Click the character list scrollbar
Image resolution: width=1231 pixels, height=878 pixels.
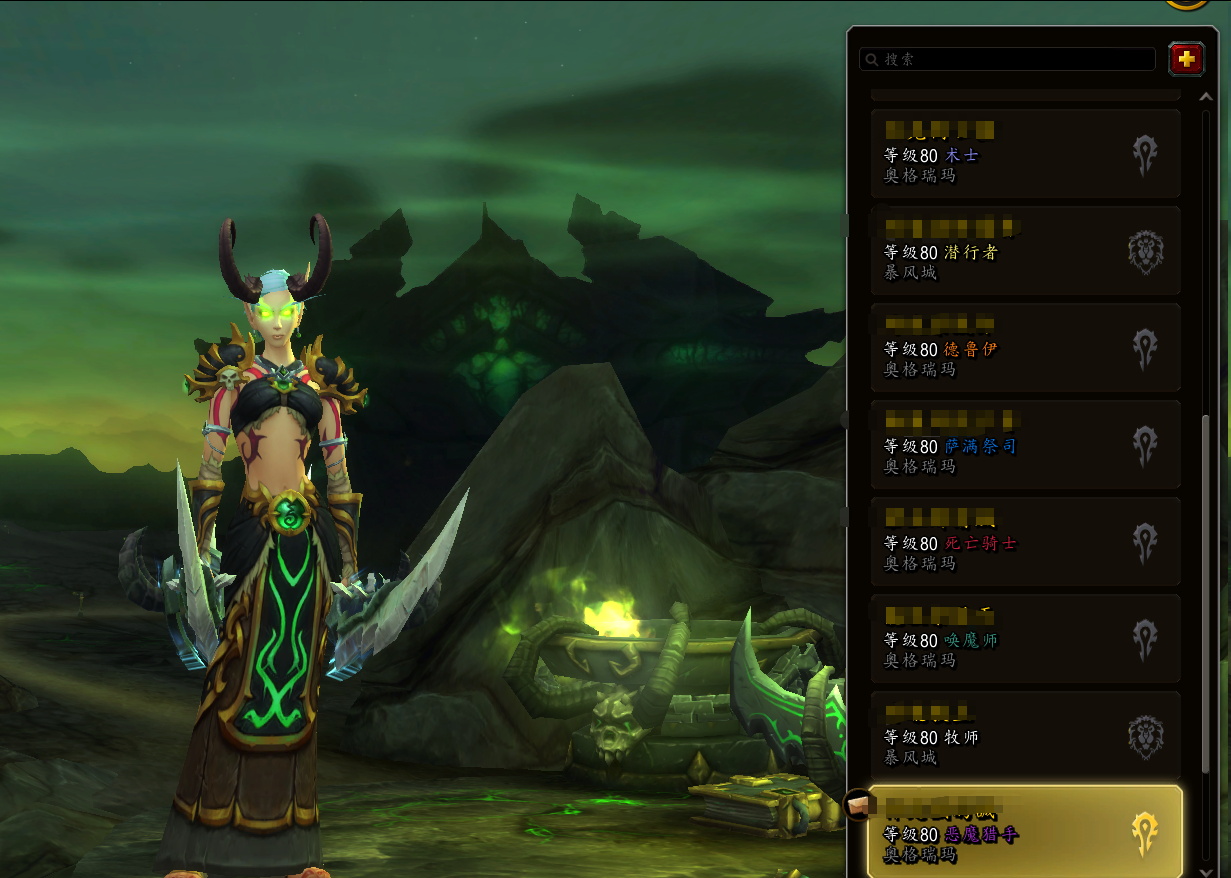coord(1205,590)
